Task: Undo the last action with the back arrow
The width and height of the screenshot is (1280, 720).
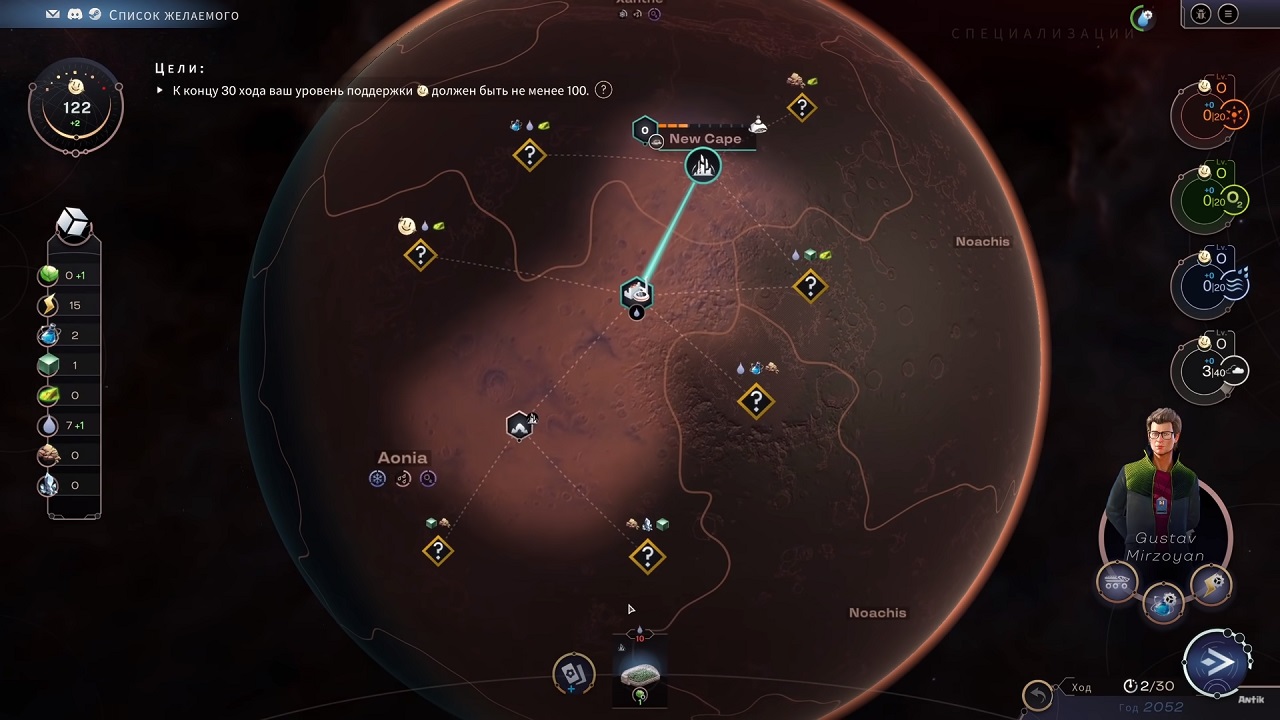Action: 1037,694
